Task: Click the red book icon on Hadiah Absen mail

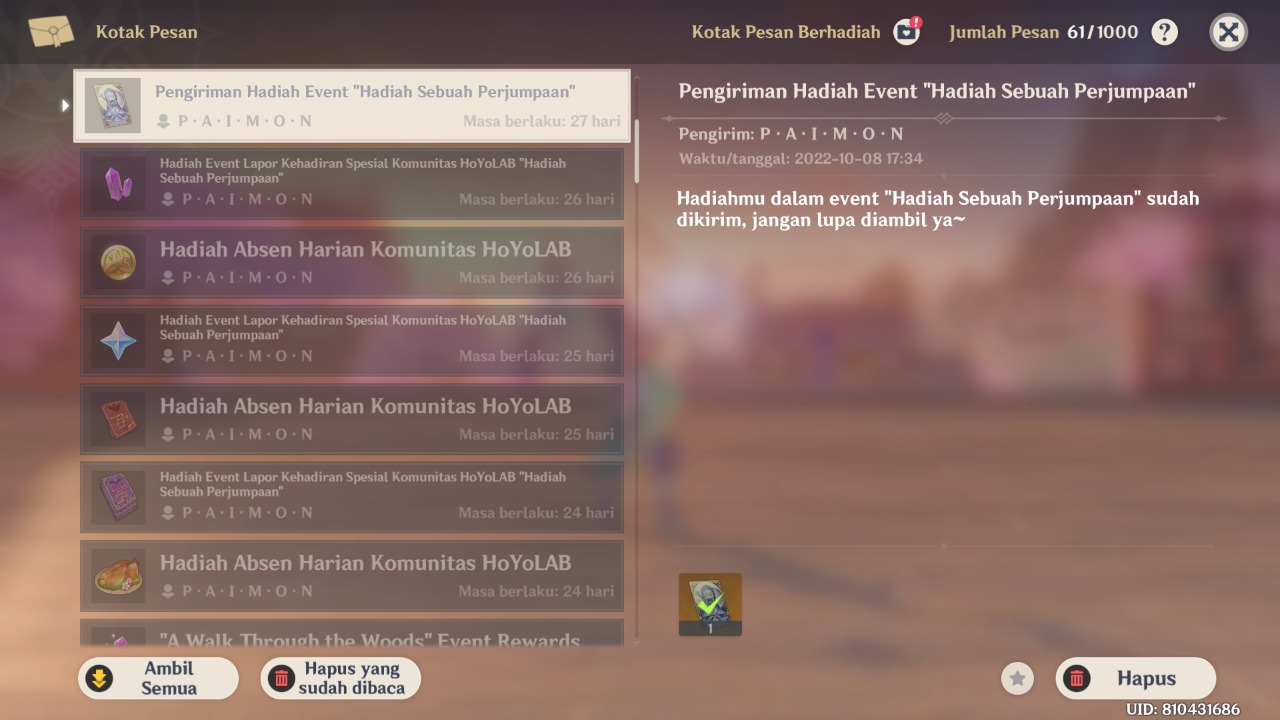Action: [117, 419]
